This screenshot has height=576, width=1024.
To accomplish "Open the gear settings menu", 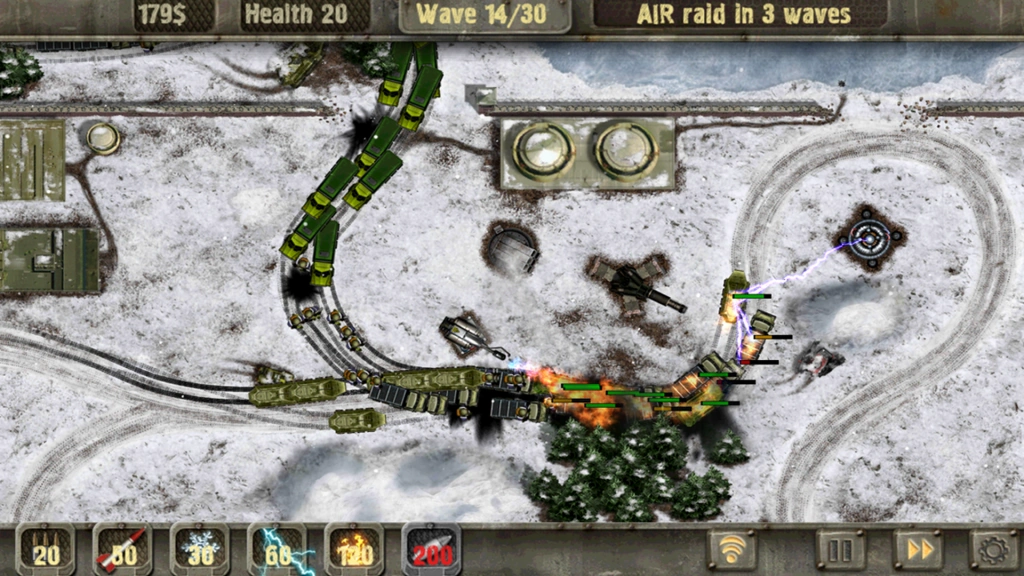I will pyautogui.click(x=994, y=549).
